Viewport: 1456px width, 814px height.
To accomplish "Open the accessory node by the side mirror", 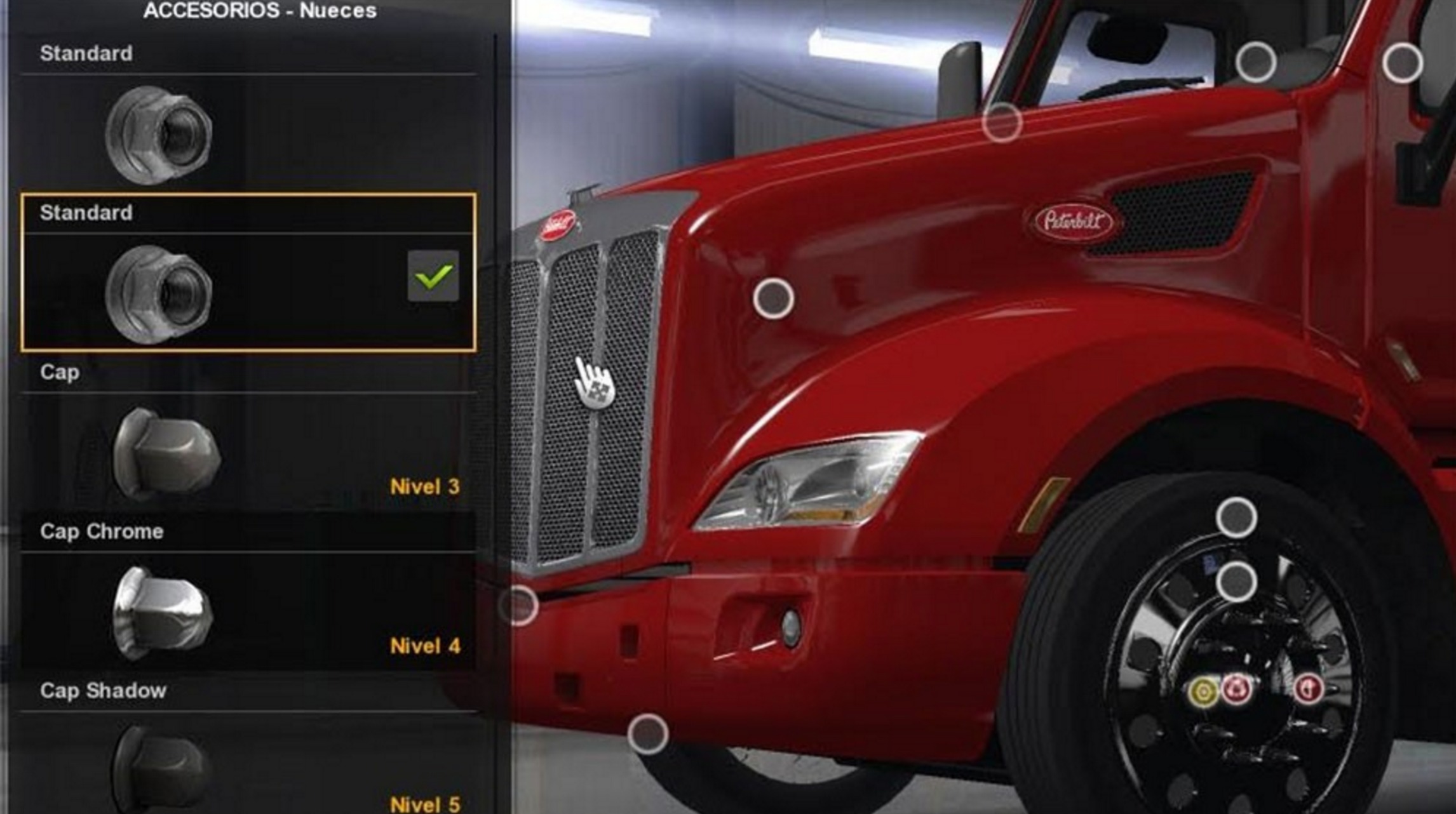I will 1002,121.
